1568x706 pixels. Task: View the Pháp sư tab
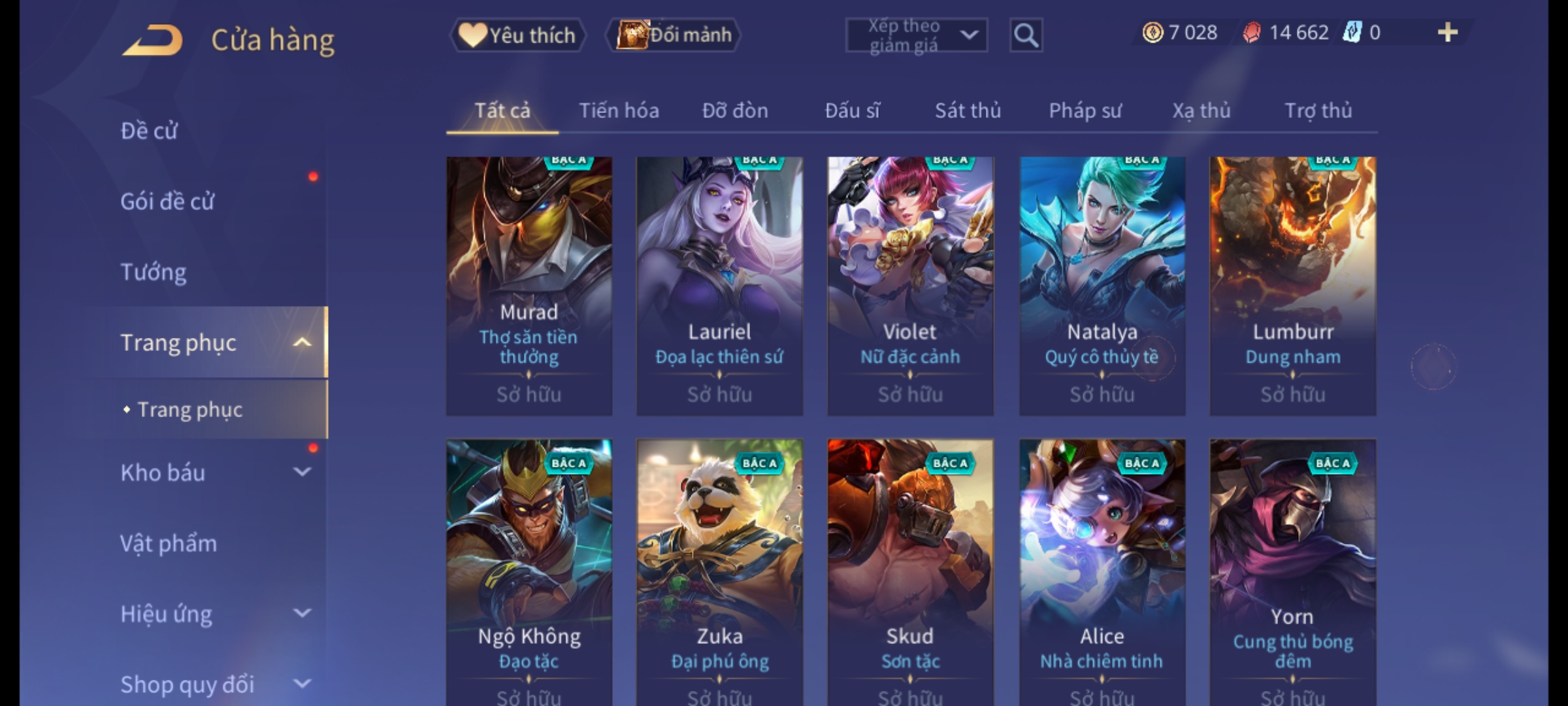(x=1085, y=110)
